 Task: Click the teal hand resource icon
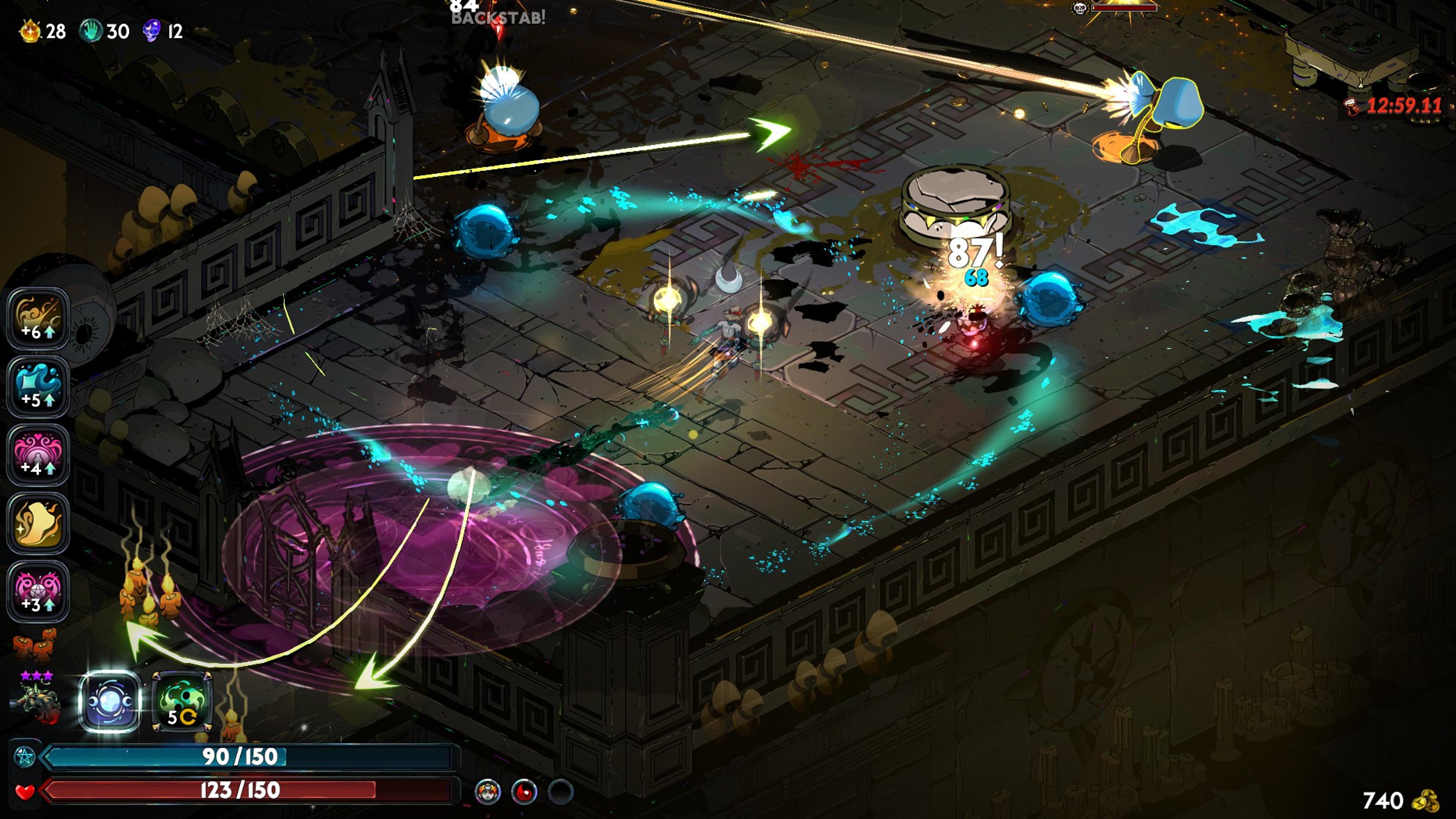(x=91, y=30)
